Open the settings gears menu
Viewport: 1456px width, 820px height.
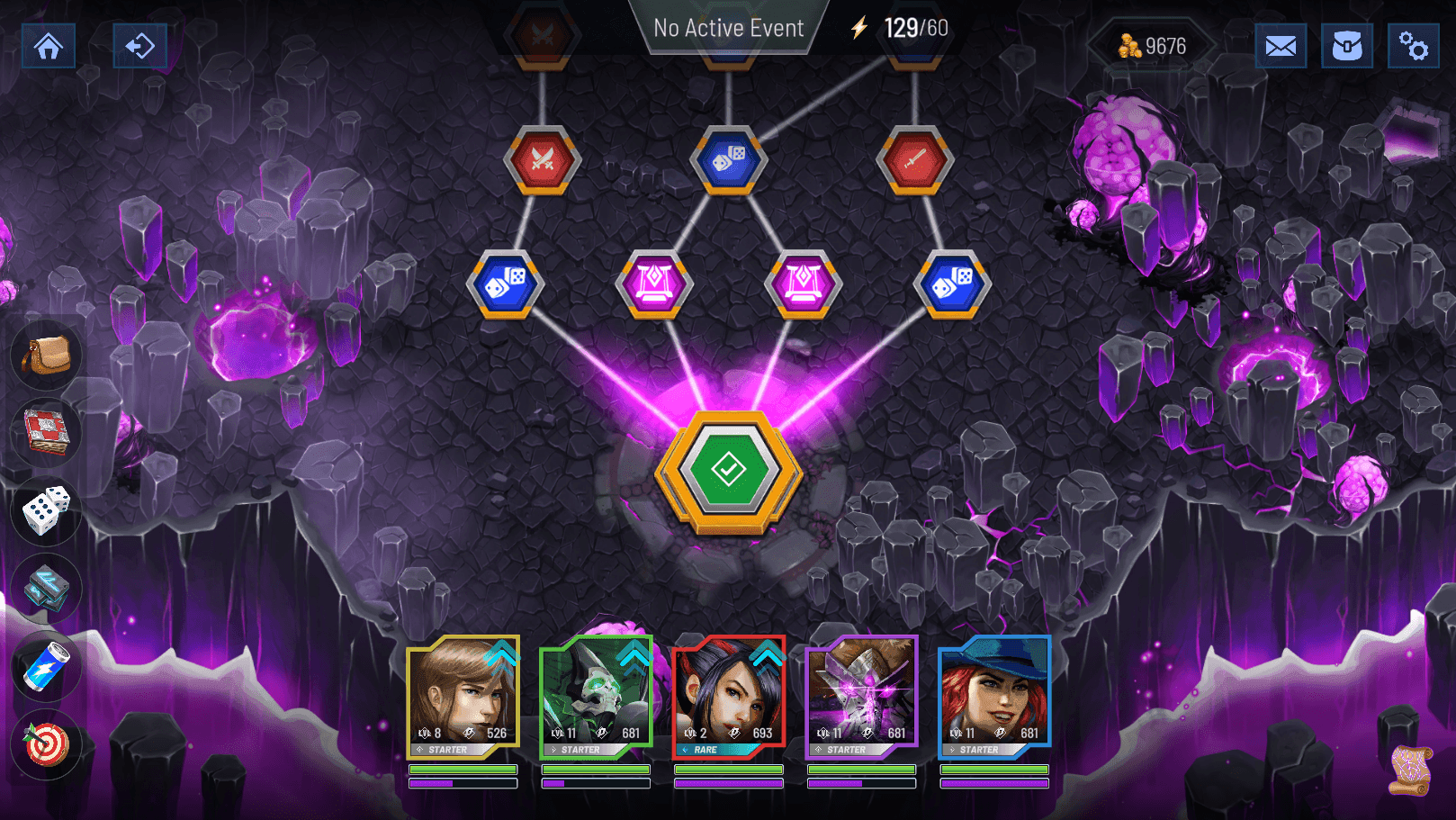coord(1413,46)
